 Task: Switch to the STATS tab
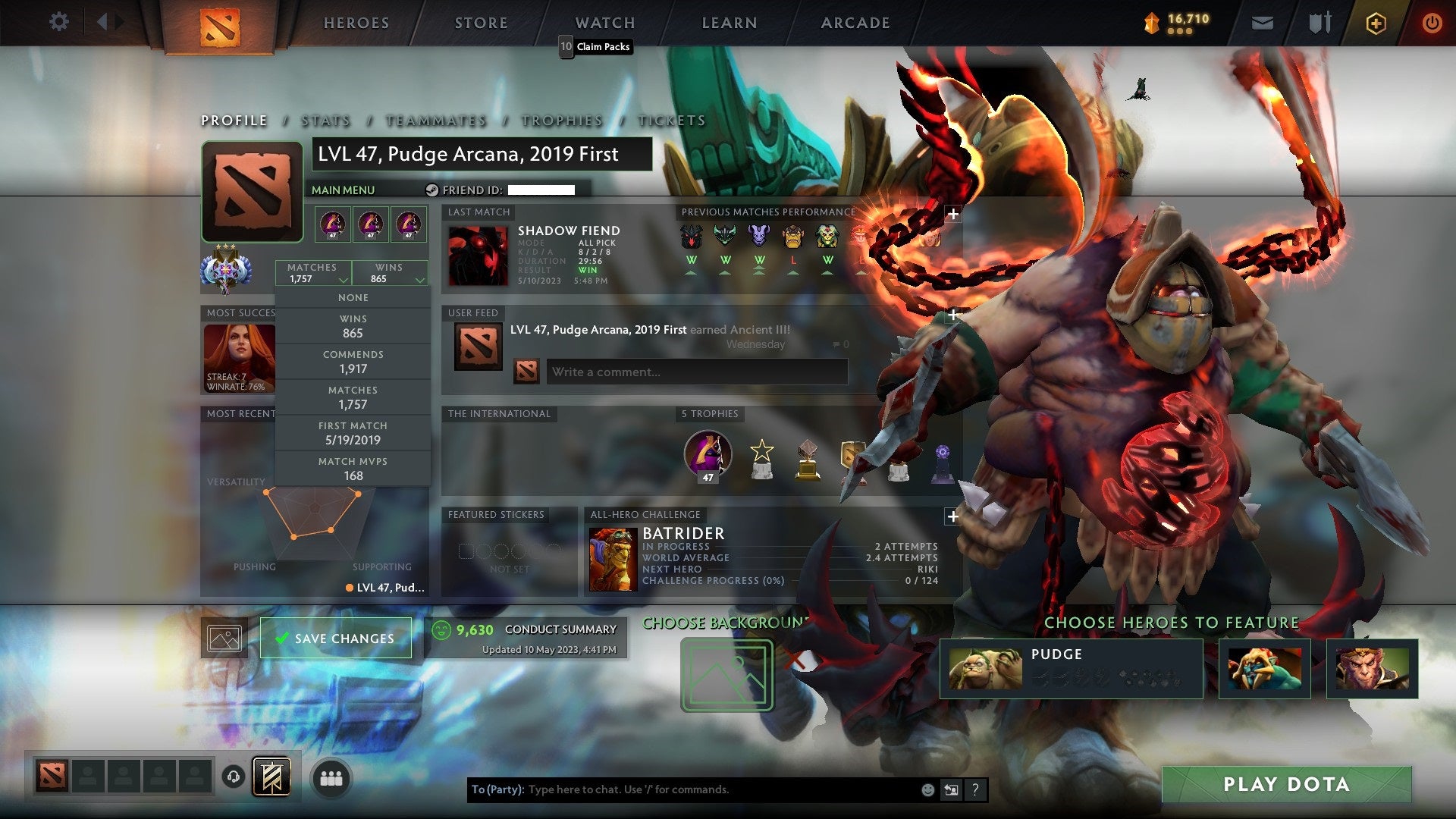(x=325, y=121)
